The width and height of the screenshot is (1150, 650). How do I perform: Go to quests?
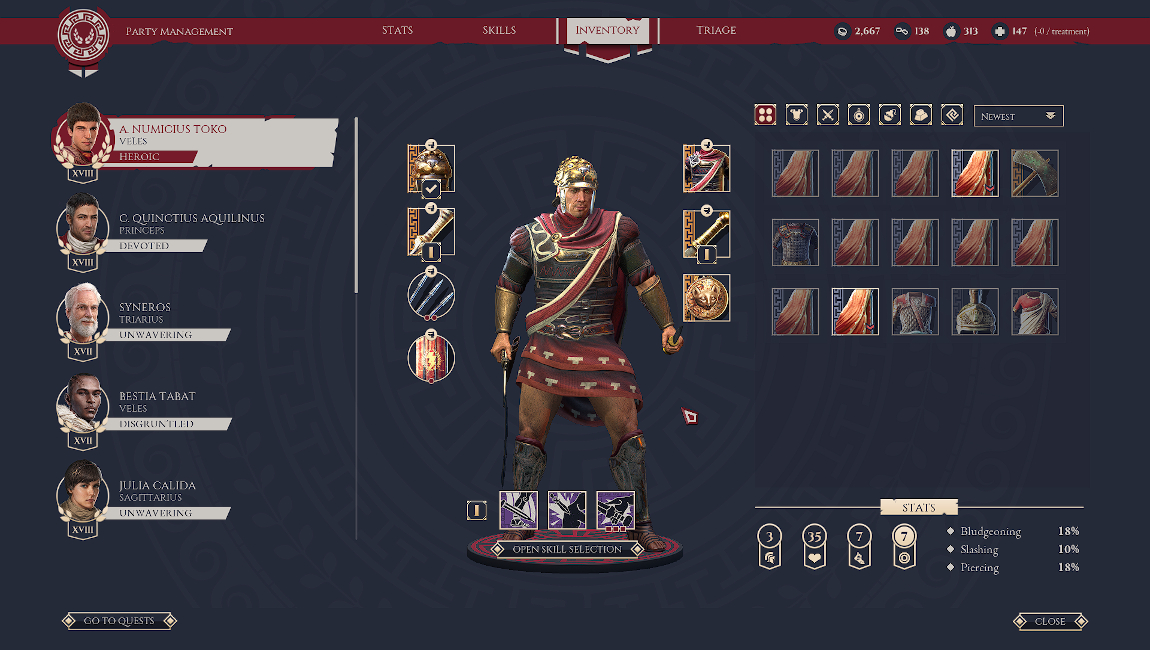[x=119, y=621]
